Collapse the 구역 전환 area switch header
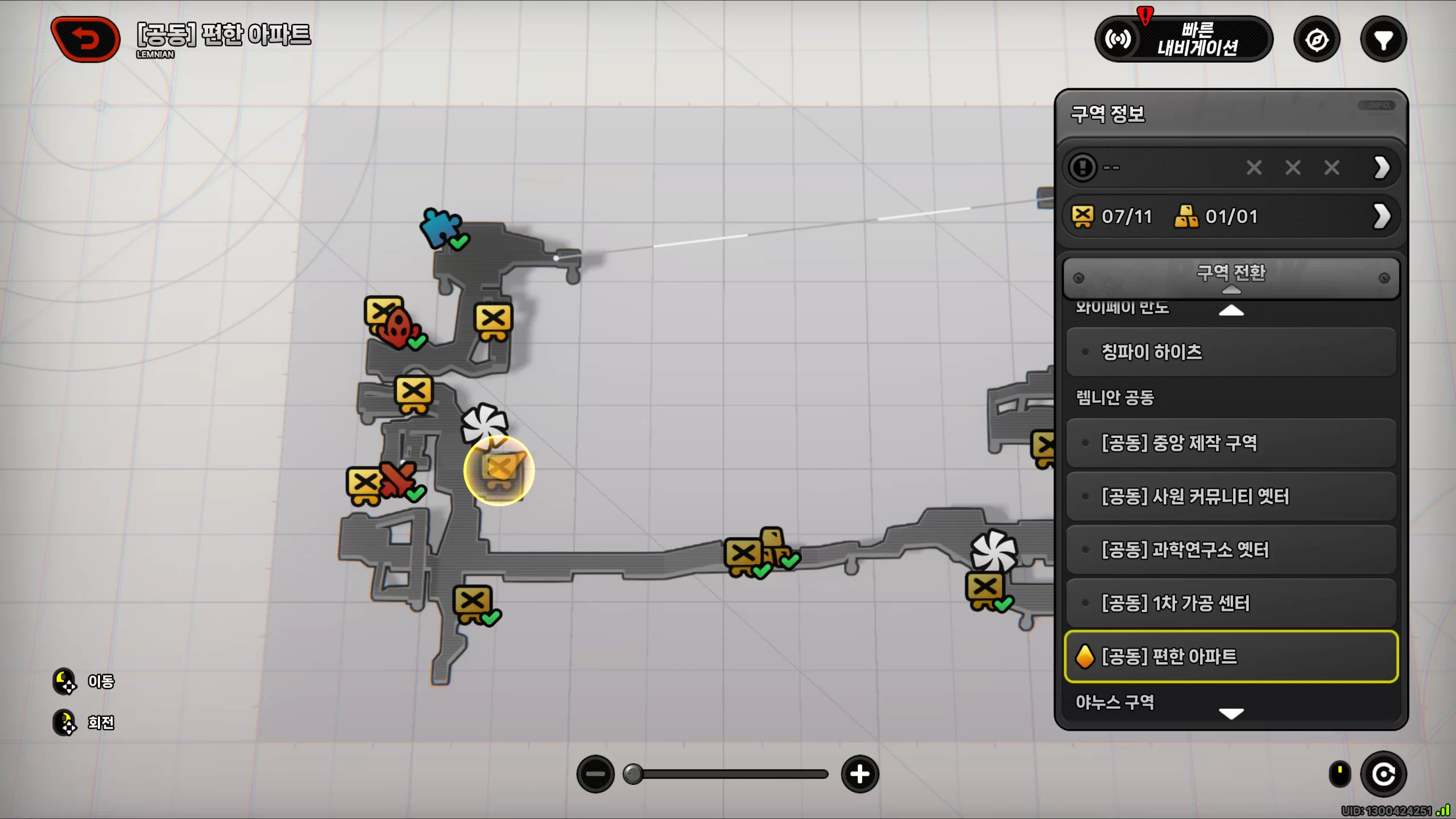Image resolution: width=1456 pixels, height=819 pixels. 1231,277
